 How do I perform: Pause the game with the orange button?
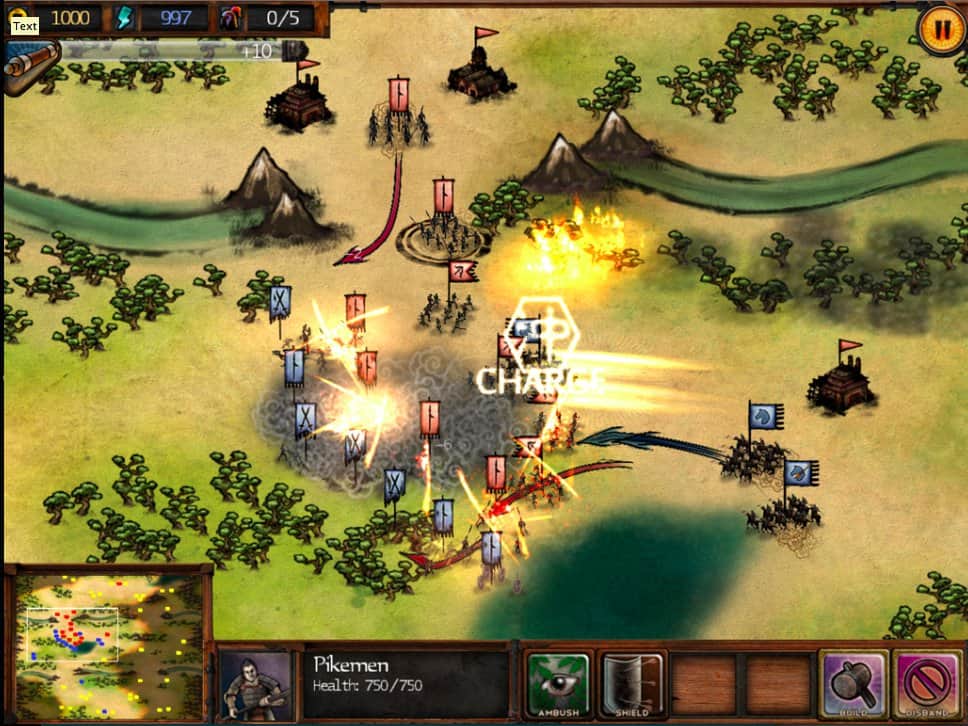click(940, 28)
